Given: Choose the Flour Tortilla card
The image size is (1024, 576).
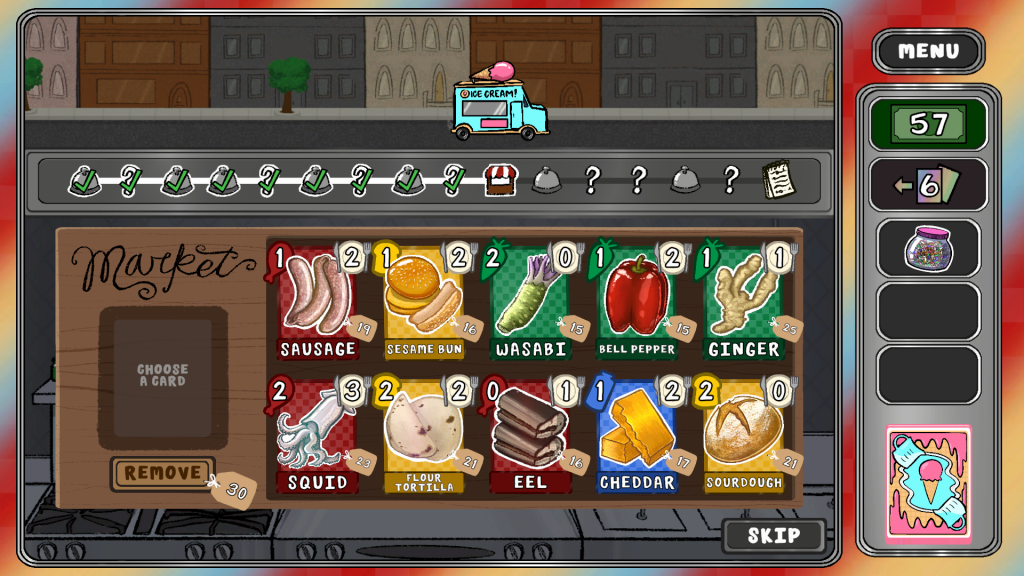Looking at the screenshot, I should [425, 437].
